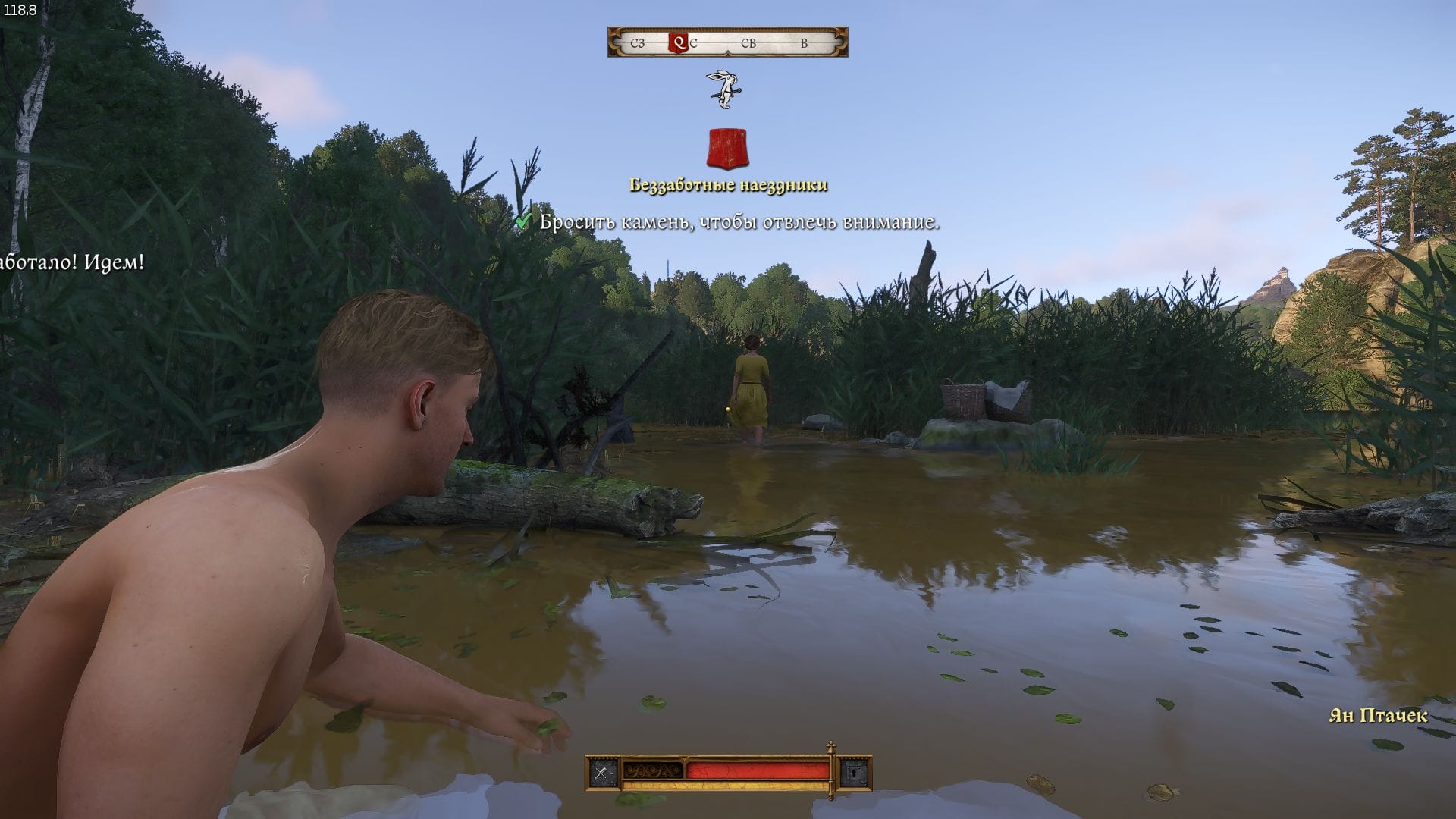Select the red quest marker on the compass
1456x819 pixels.
(677, 43)
